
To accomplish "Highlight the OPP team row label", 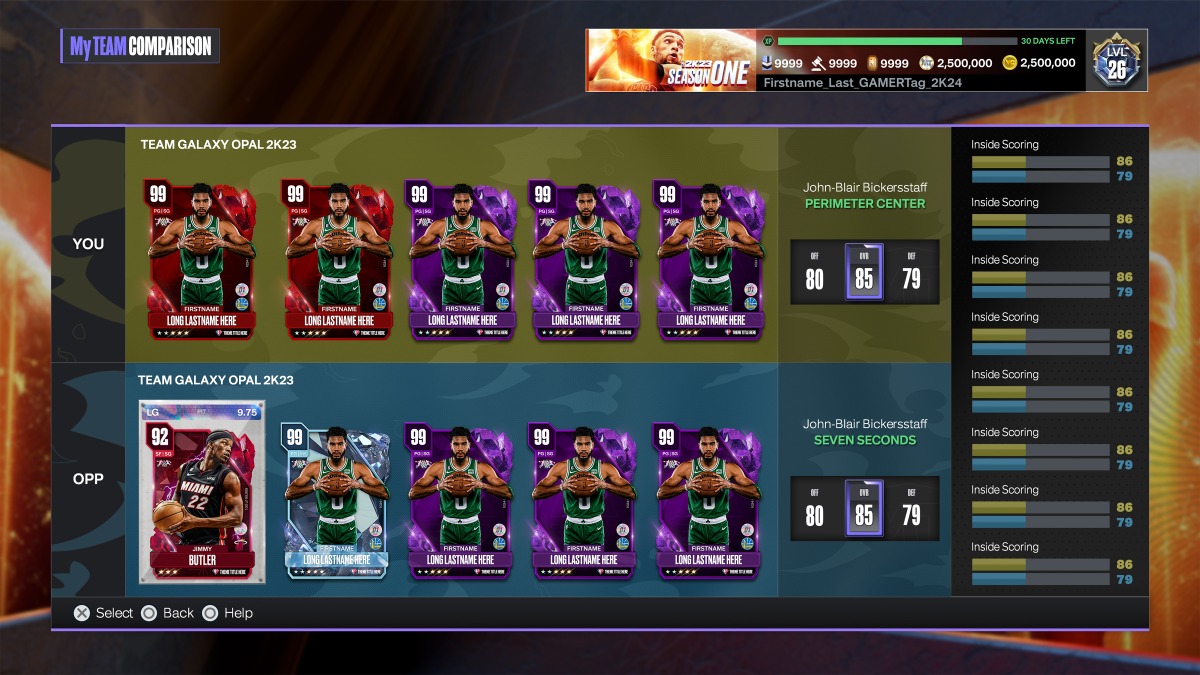I will pos(88,479).
